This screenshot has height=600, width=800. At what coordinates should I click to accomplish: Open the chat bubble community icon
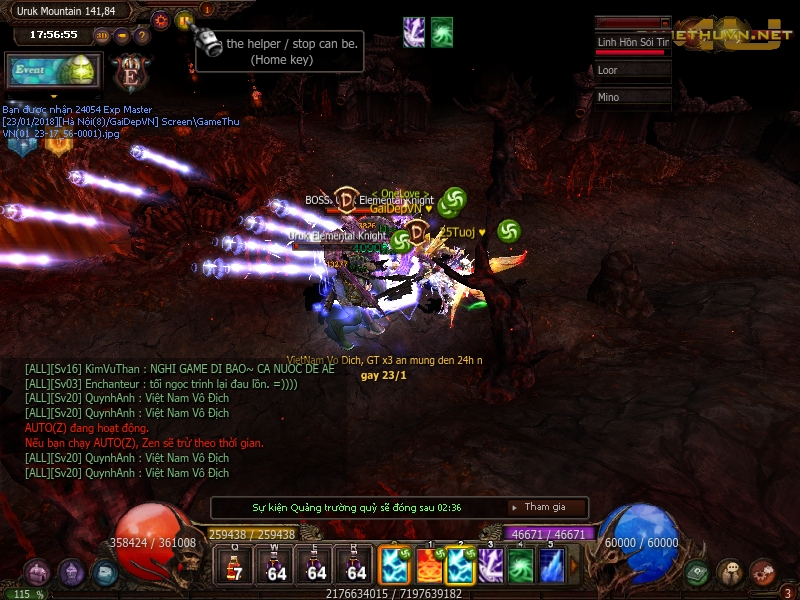click(x=730, y=573)
